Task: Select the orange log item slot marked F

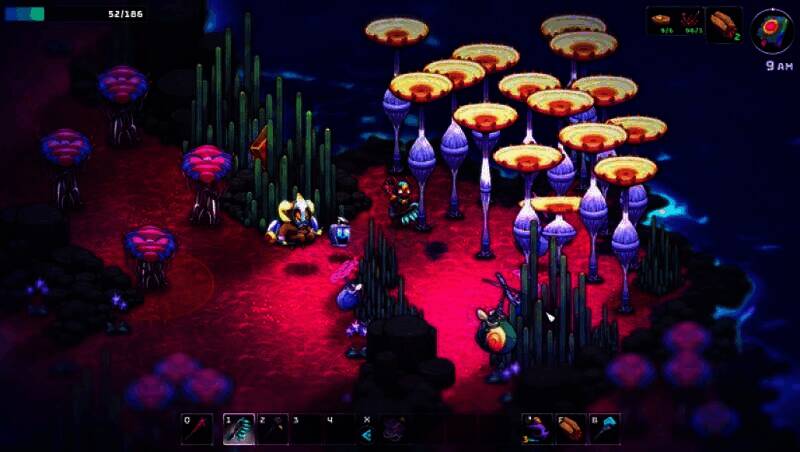Action: point(571,429)
